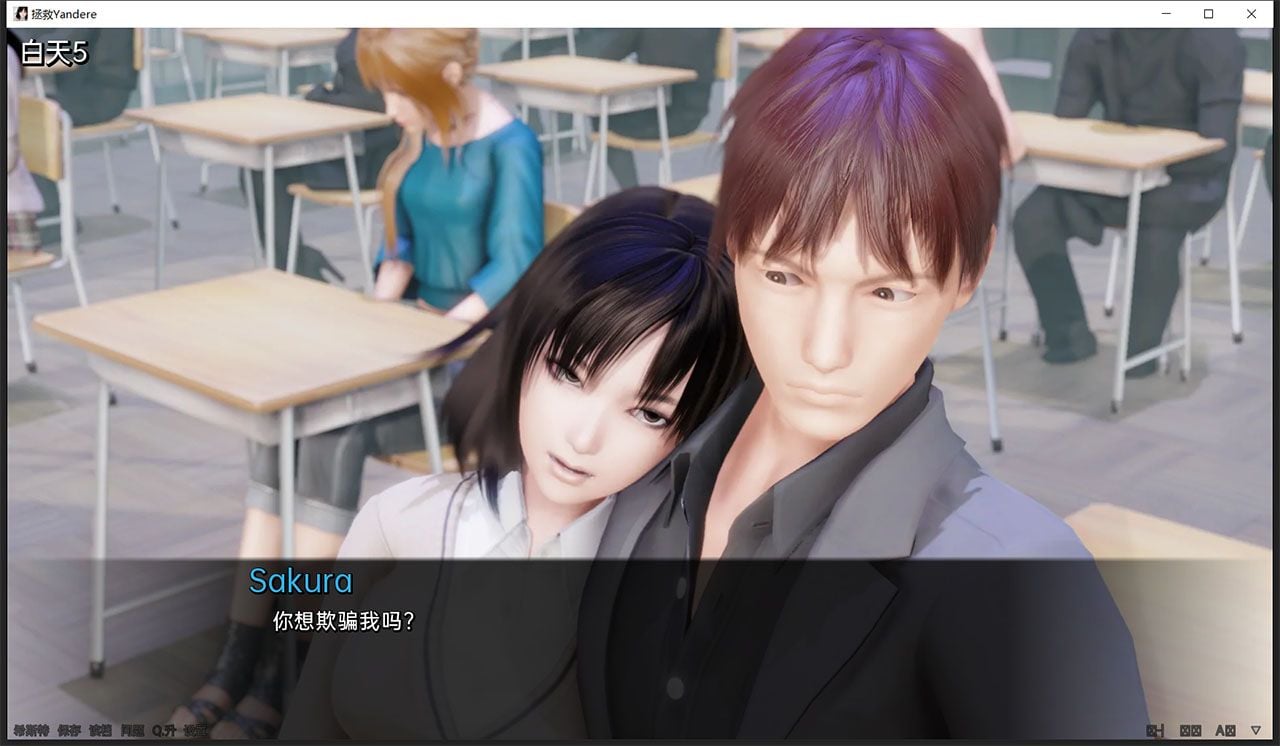Click the dialogue text box to continue

[640, 640]
